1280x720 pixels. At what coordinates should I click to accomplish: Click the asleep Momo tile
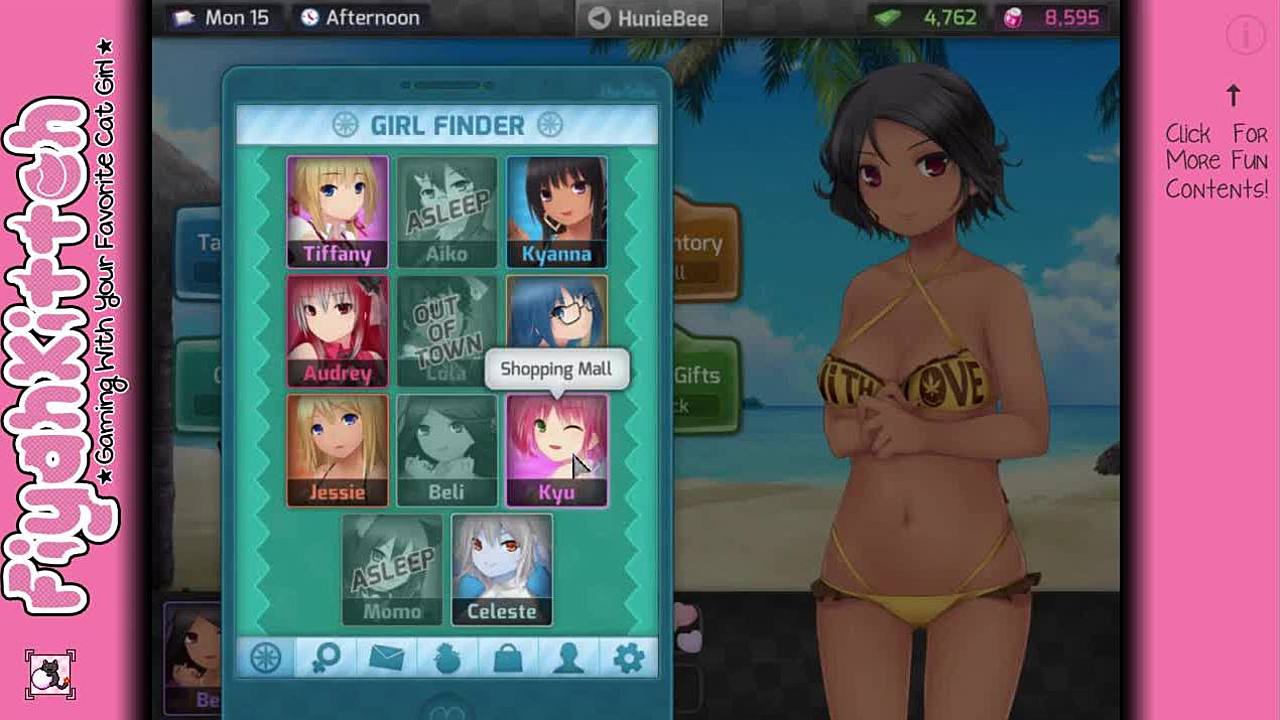(x=392, y=569)
